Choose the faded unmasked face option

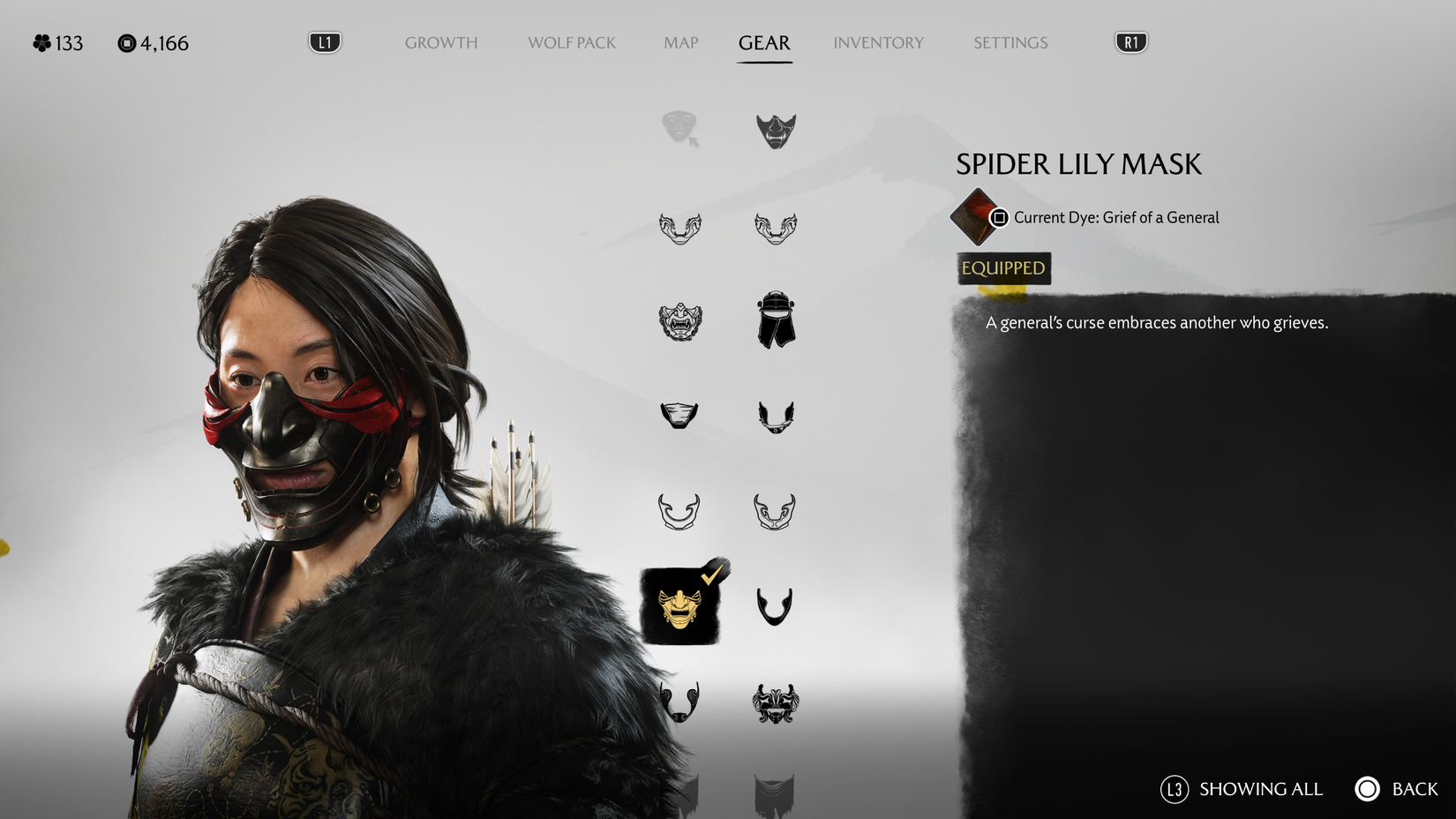coord(678,128)
